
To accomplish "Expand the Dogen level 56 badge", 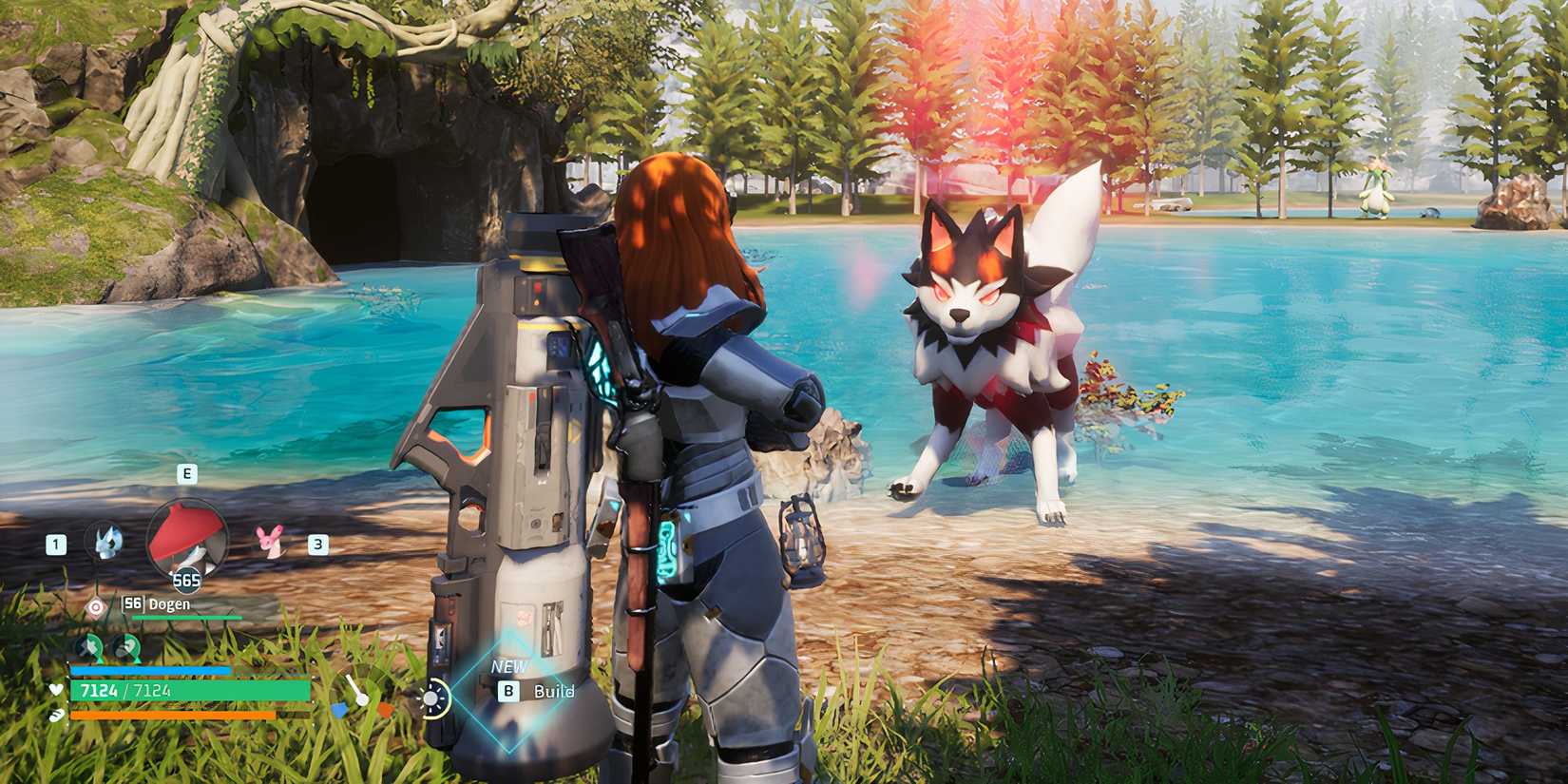I will [132, 602].
